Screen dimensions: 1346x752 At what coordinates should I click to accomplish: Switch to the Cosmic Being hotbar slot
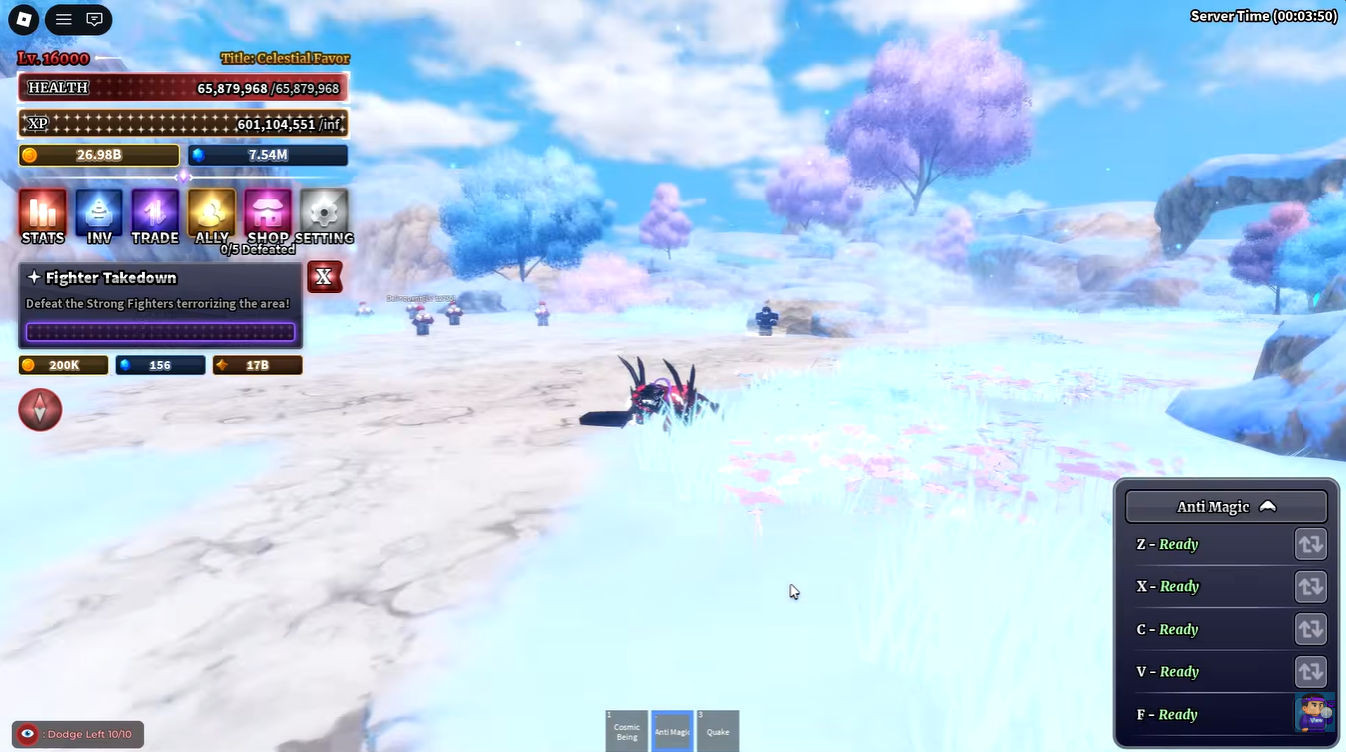coord(626,730)
